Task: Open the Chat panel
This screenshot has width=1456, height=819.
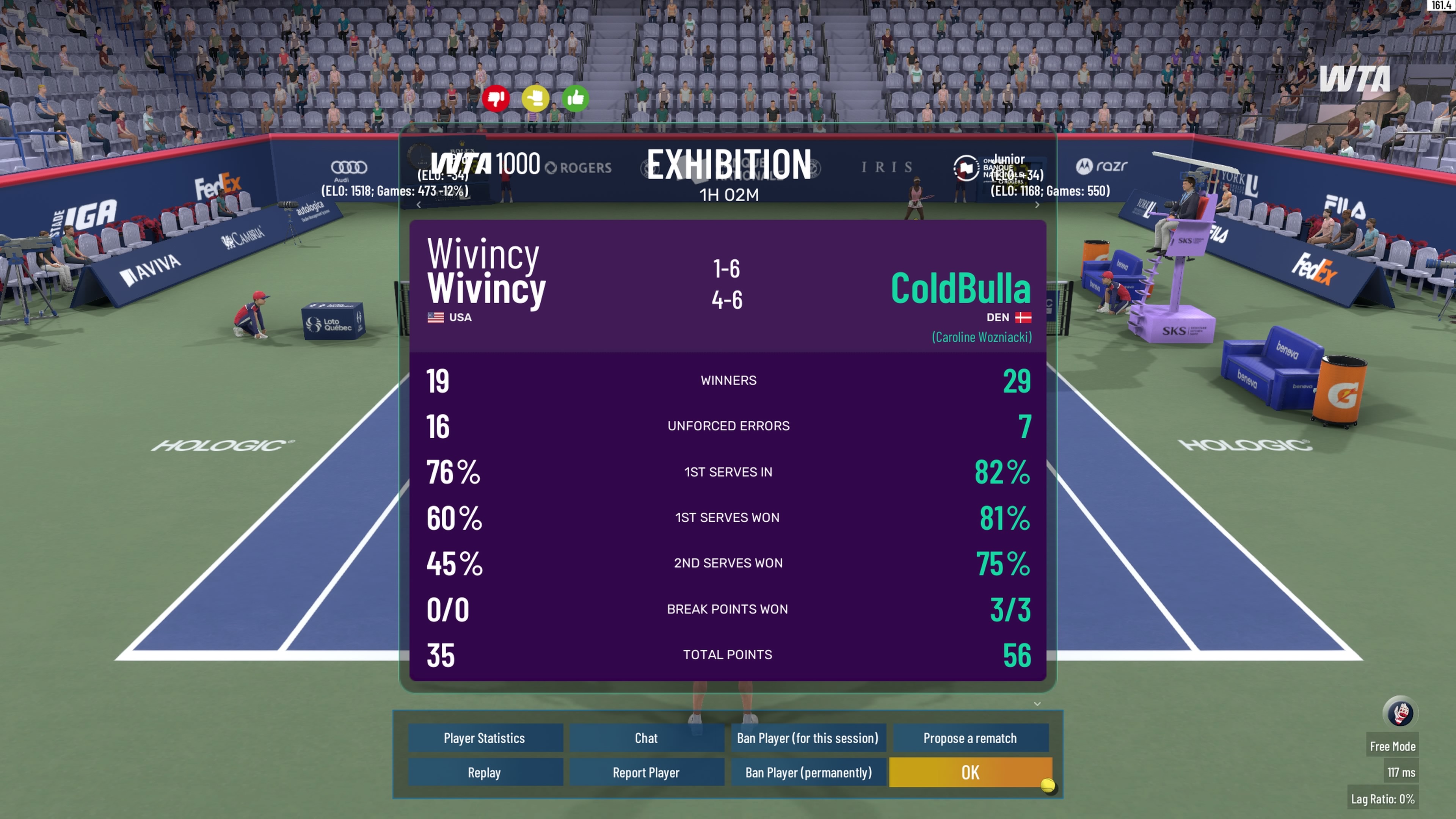Action: click(x=646, y=738)
